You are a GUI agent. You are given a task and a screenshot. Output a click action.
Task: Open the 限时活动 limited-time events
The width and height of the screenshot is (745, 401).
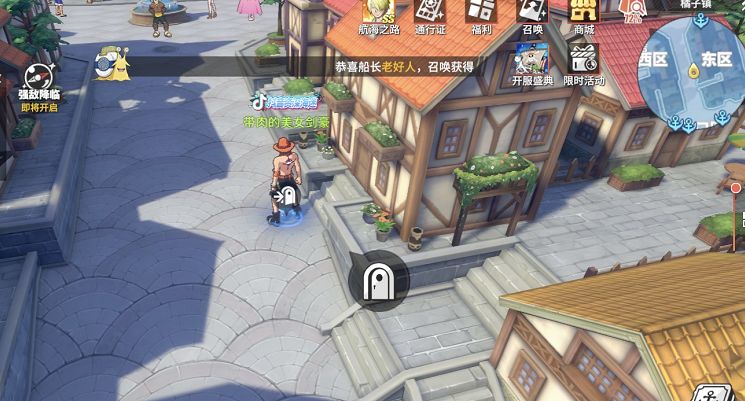point(583,63)
